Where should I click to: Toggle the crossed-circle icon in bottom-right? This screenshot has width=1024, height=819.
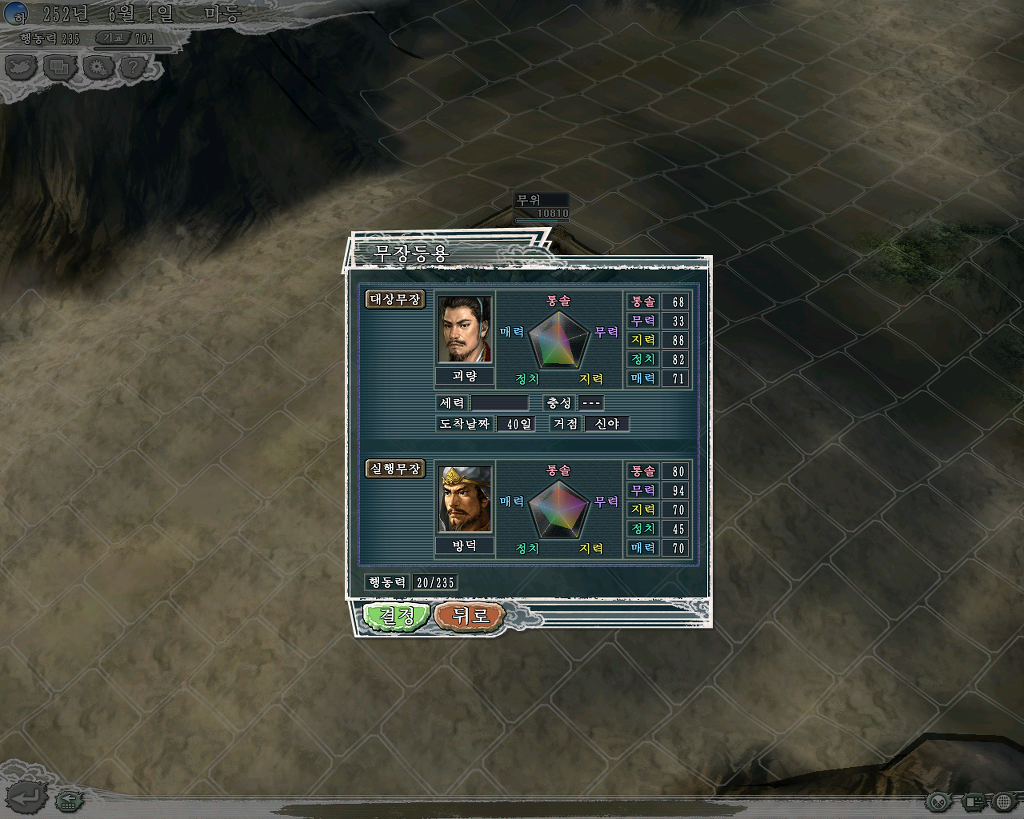coord(938,801)
